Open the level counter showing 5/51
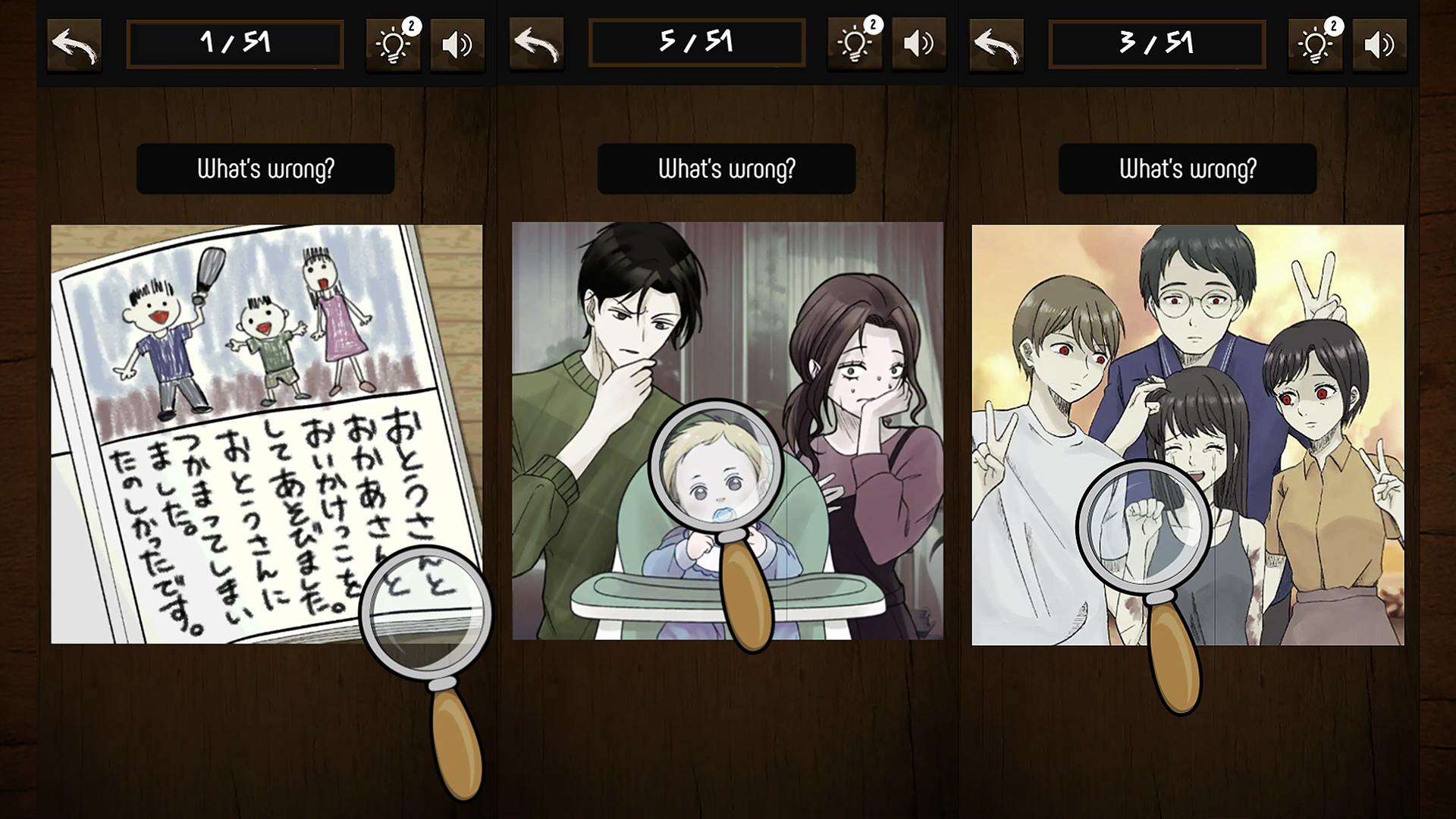Viewport: 1456px width, 819px height. pos(696,42)
